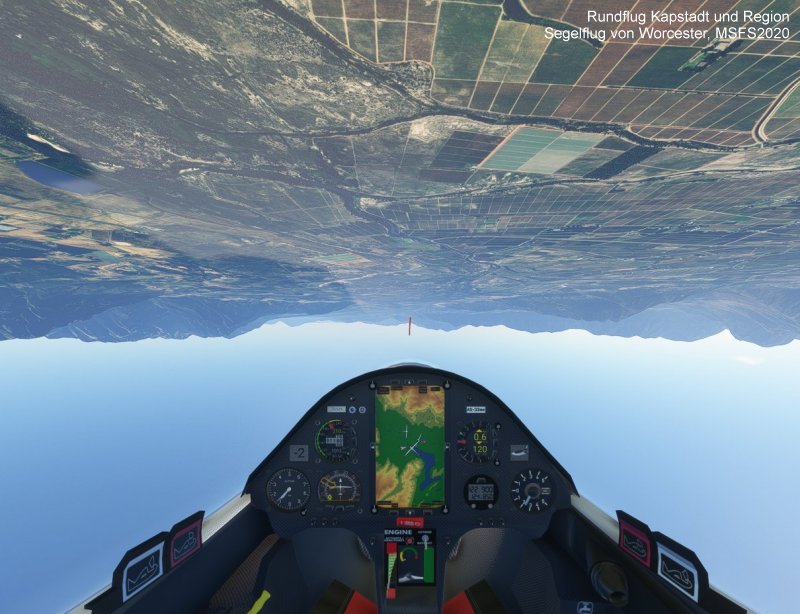Screen dimensions: 800x614
Task: Click the red warning light above ENGINE panel
Action: (x=410, y=522)
